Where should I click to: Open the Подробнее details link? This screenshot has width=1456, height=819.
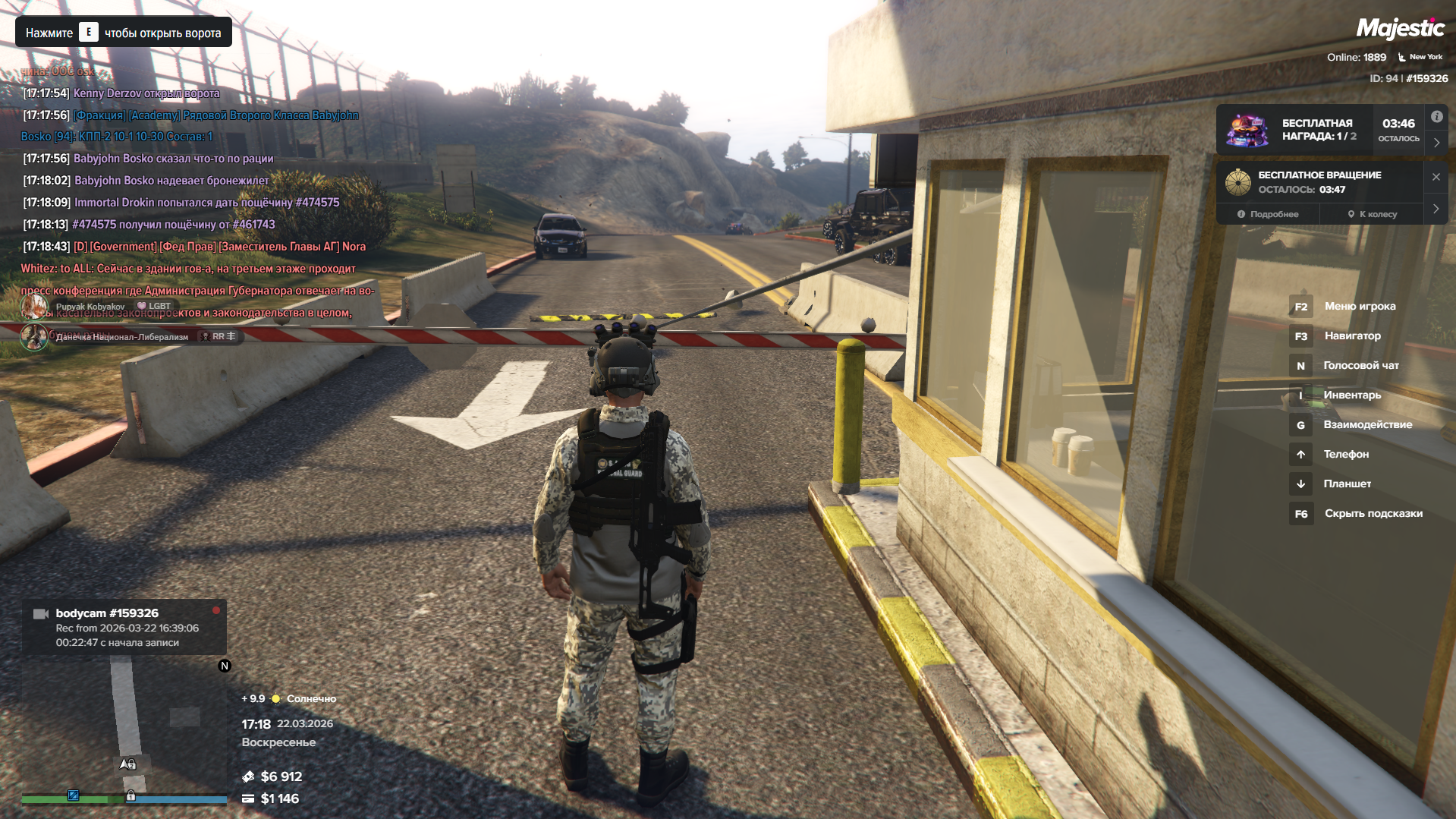1268,214
